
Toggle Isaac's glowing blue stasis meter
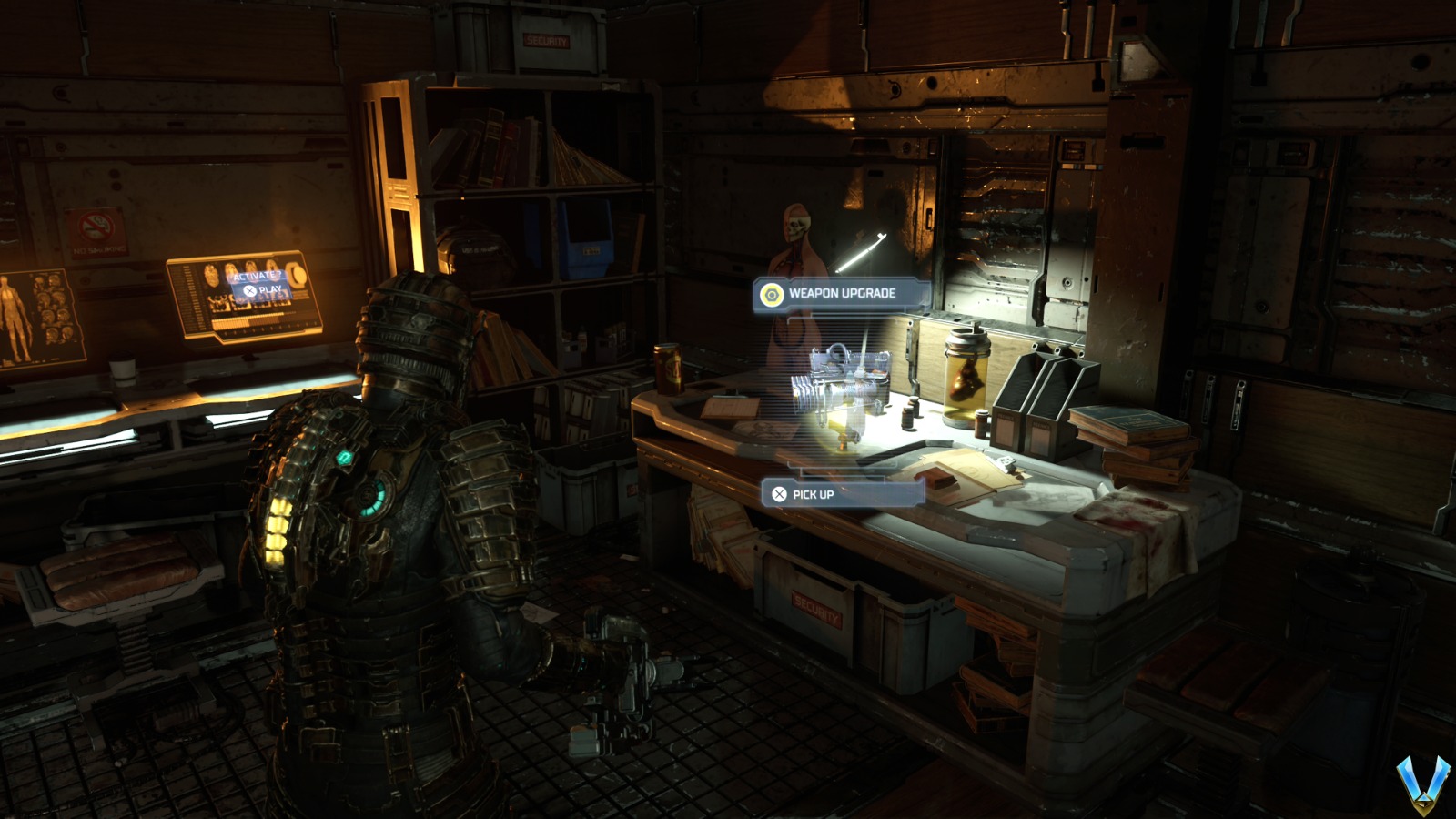pos(372,497)
